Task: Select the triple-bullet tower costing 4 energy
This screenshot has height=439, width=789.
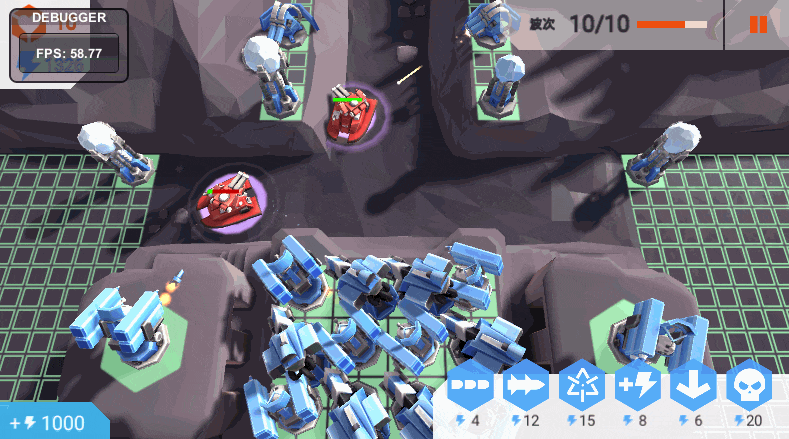Action: pyautogui.click(x=470, y=385)
